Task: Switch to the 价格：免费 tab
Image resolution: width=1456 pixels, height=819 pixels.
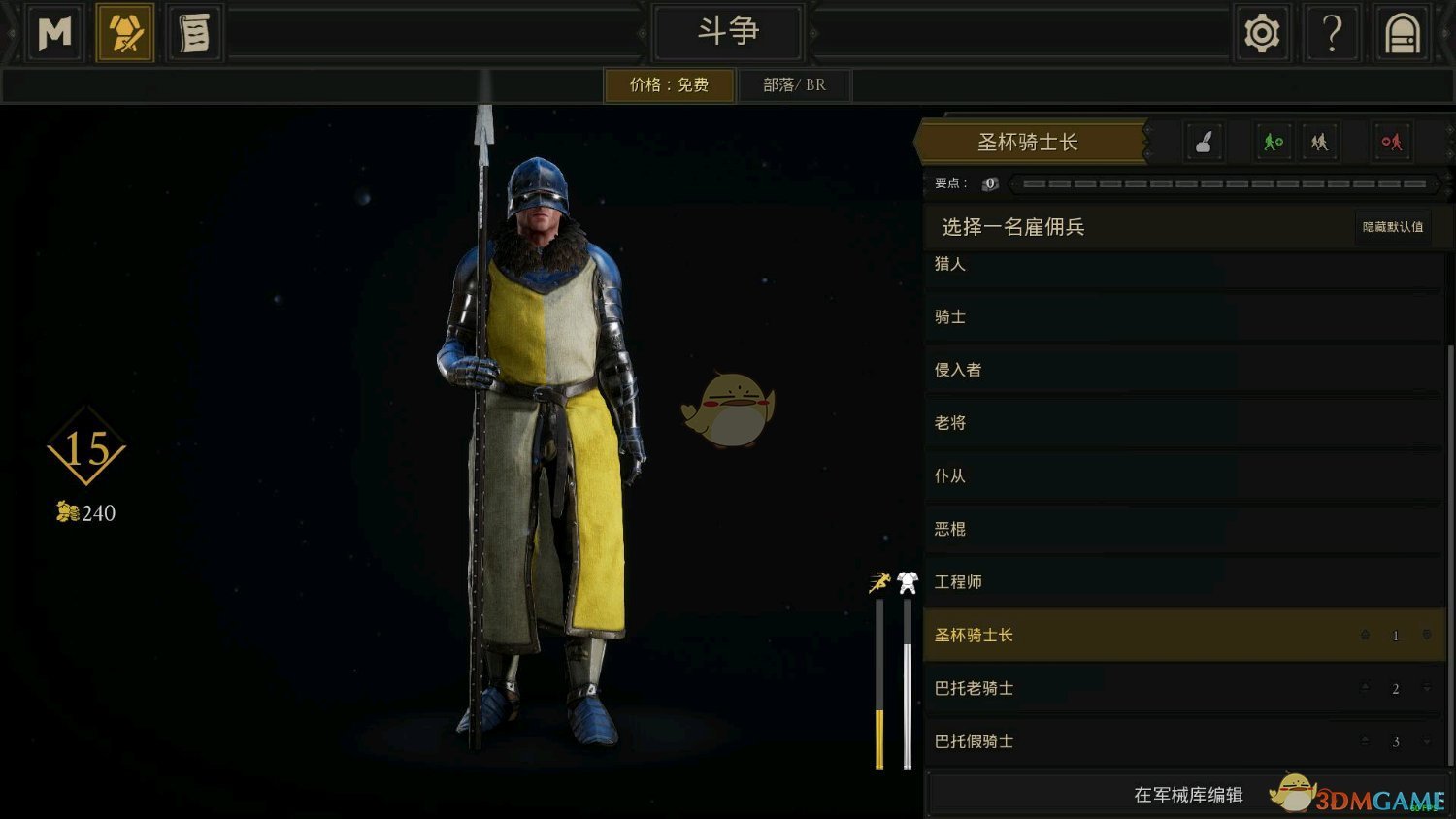Action: (669, 84)
